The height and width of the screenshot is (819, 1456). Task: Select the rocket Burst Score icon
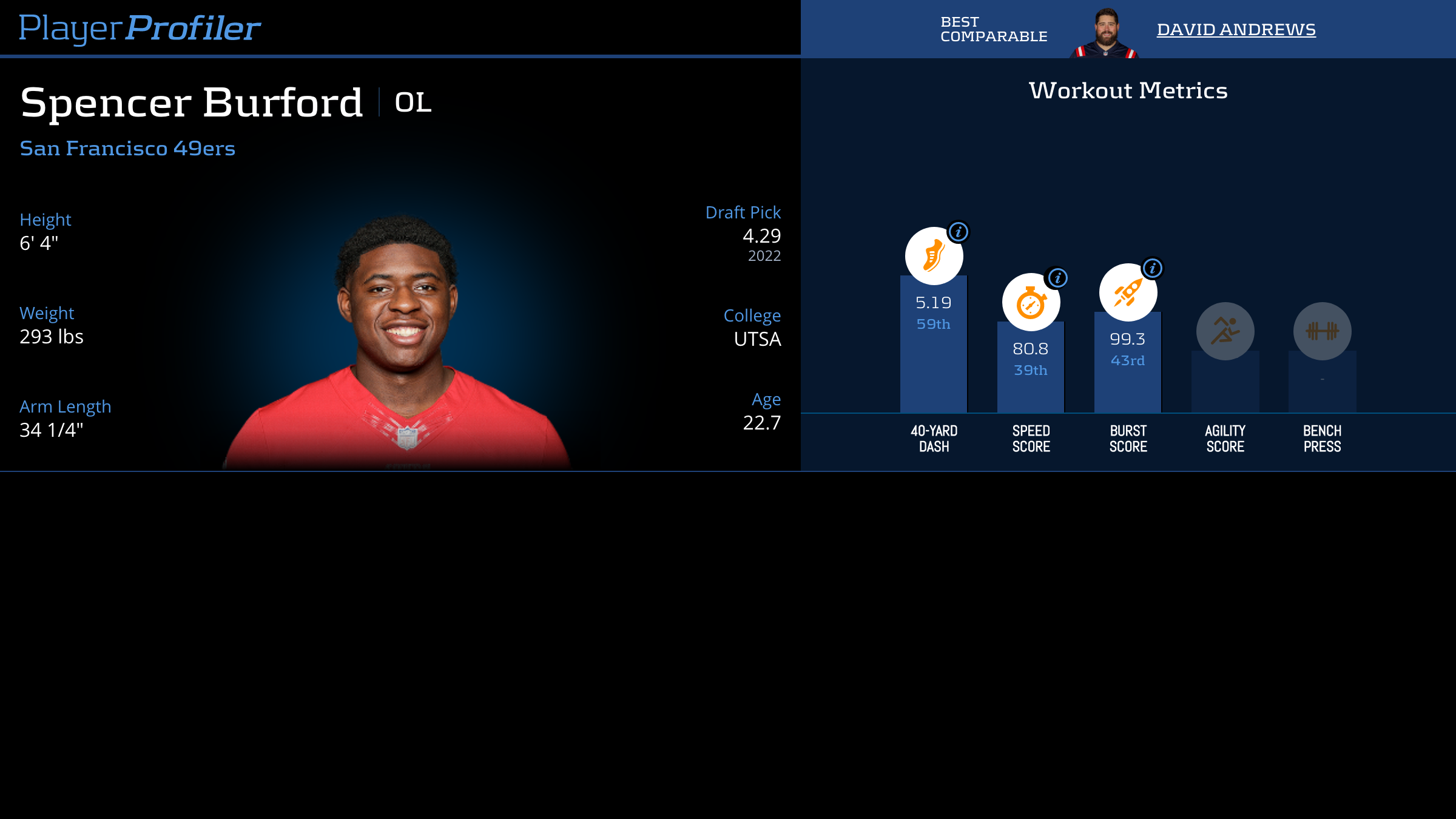pyautogui.click(x=1127, y=293)
